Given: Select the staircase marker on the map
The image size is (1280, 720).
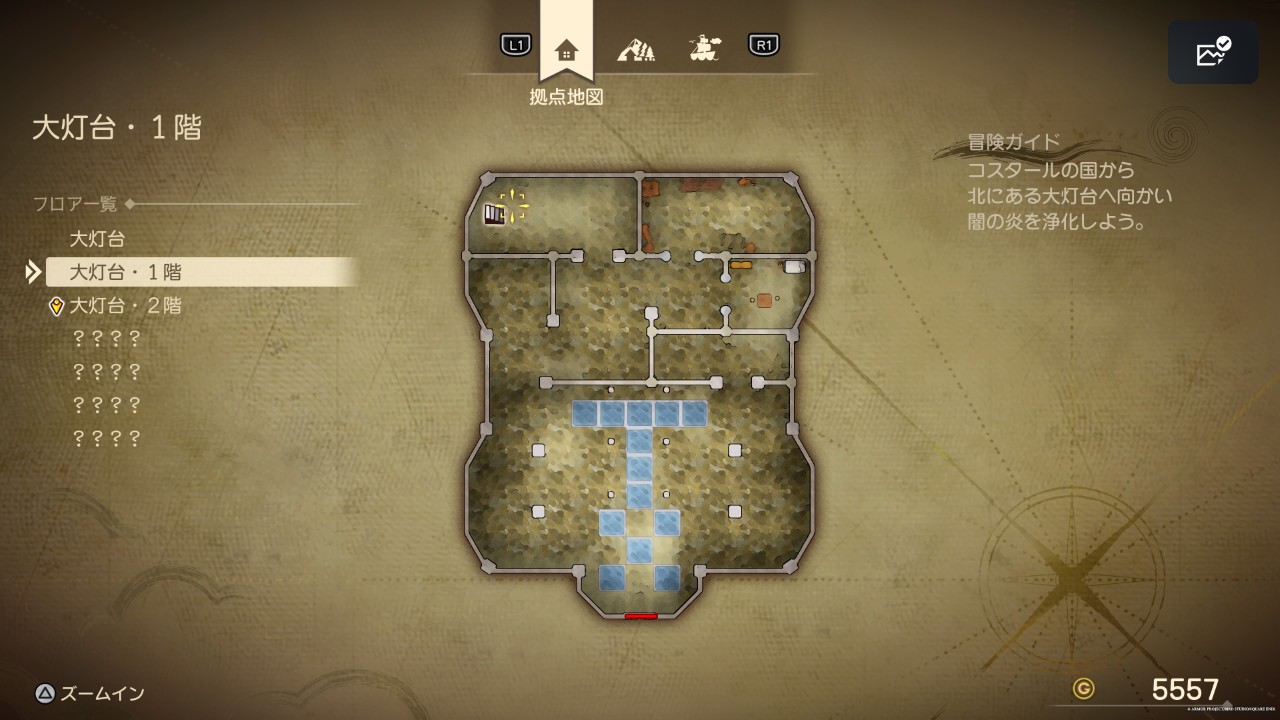Looking at the screenshot, I should click(x=494, y=214).
